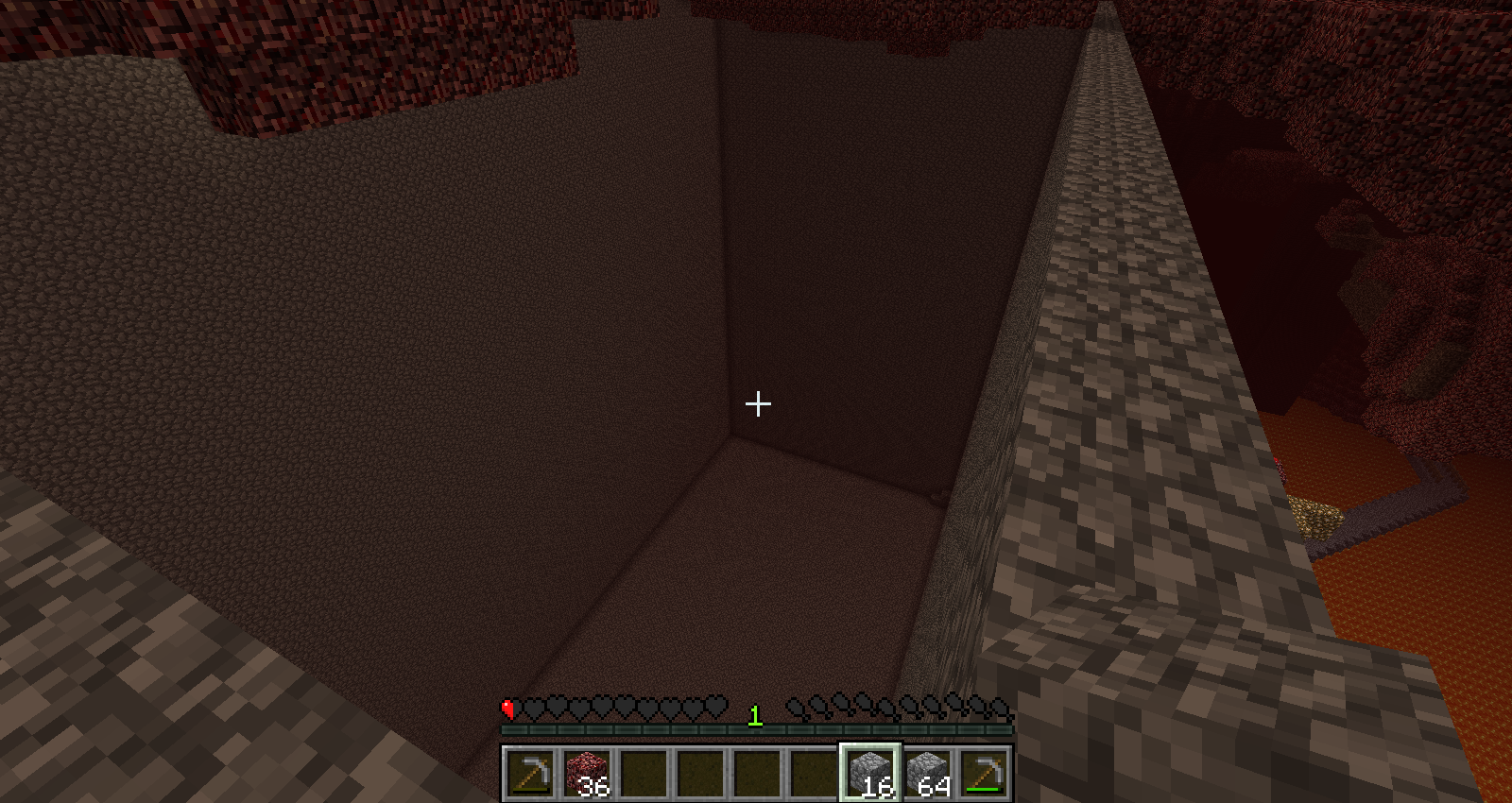
Task: Select the worn pickaxe with low durability
Action: pos(529,773)
